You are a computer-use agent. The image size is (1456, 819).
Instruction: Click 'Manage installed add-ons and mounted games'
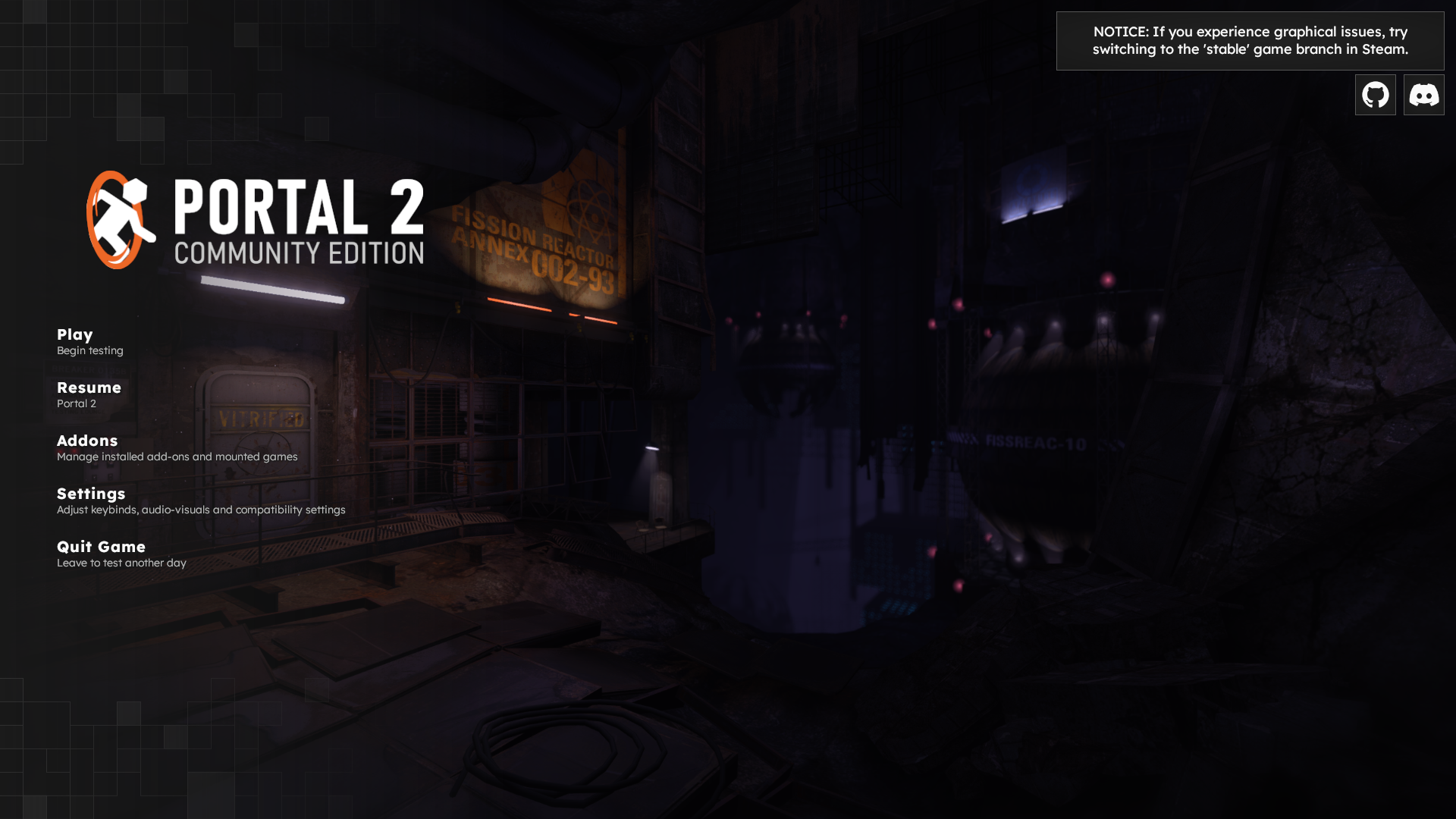[x=177, y=457]
